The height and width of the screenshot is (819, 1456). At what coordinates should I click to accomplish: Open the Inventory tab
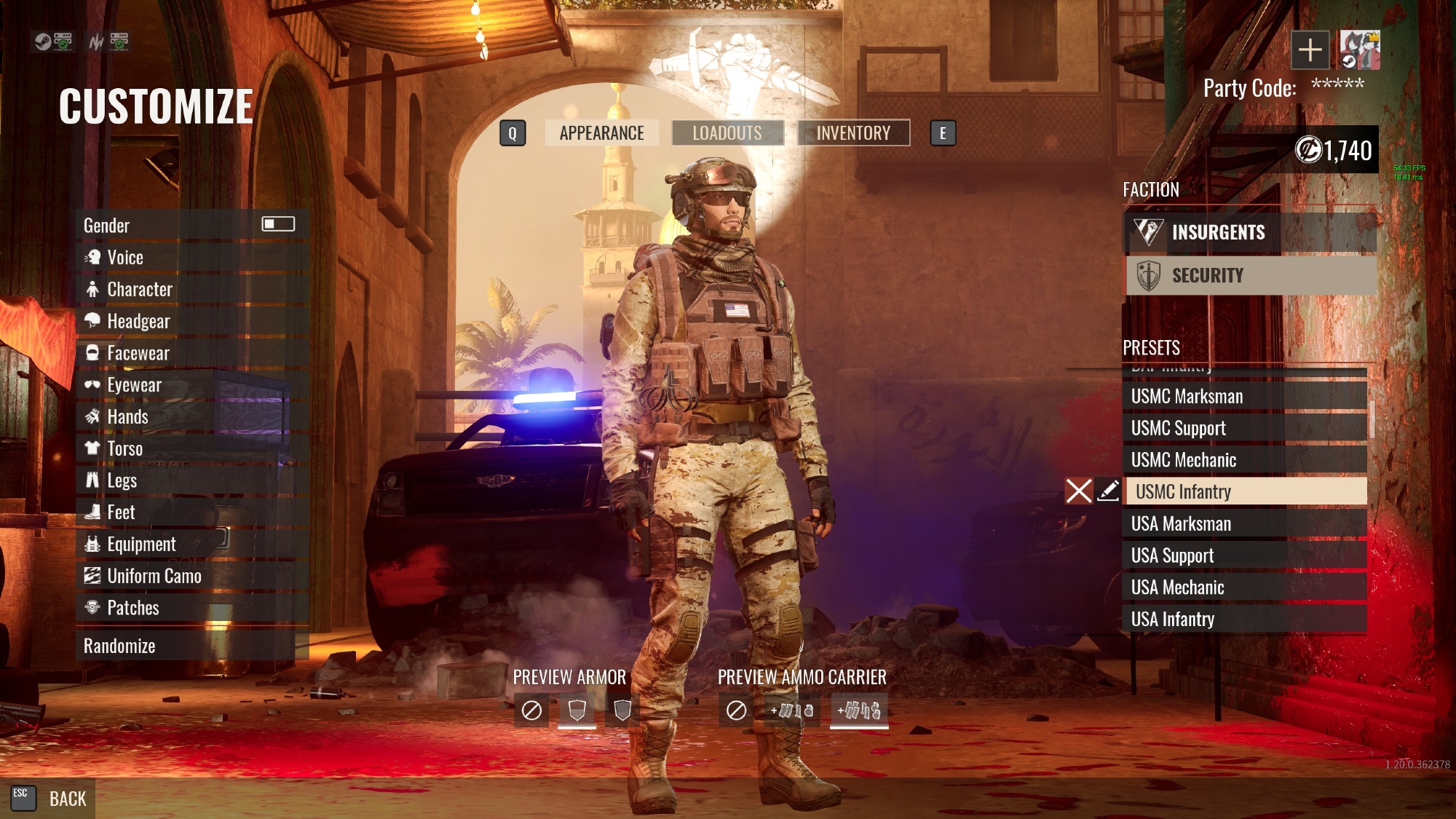(x=853, y=133)
